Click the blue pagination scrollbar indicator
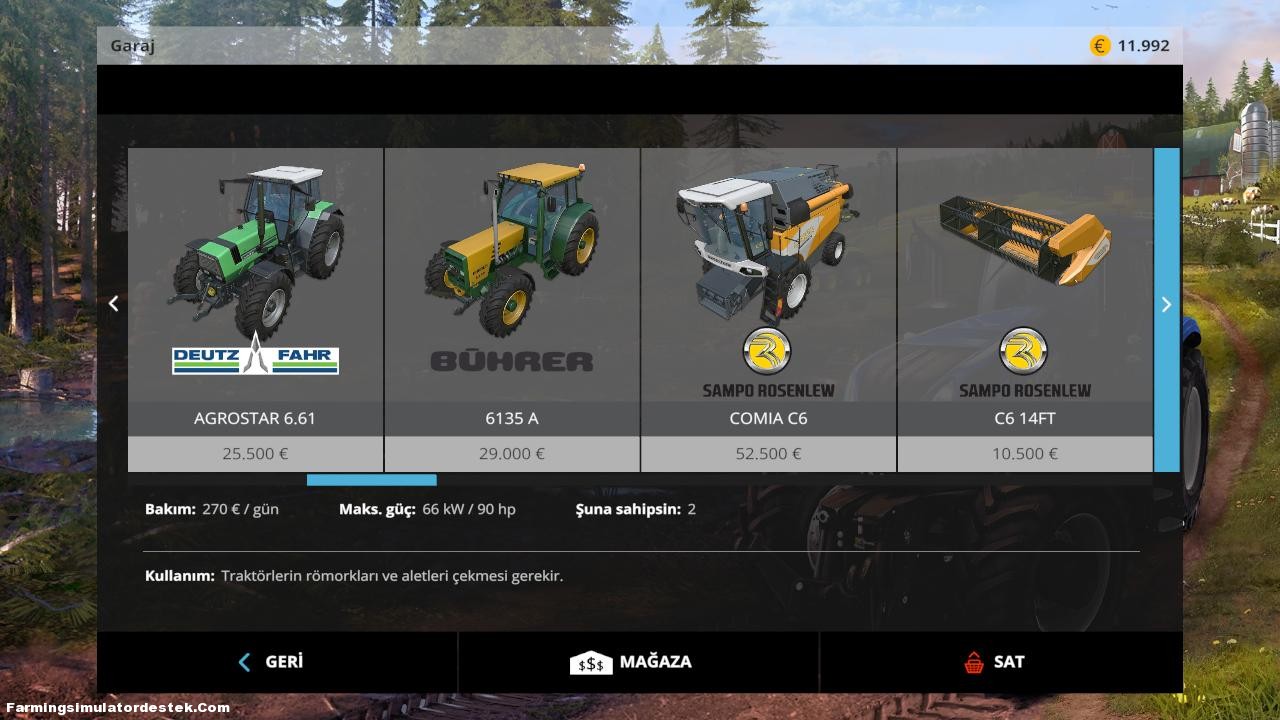Screen dimensions: 1280x720 pyautogui.click(x=371, y=480)
